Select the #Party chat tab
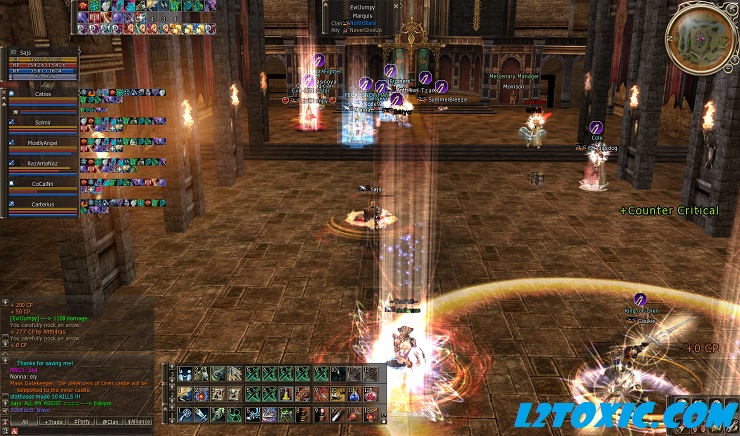The width and height of the screenshot is (740, 436). tap(84, 421)
